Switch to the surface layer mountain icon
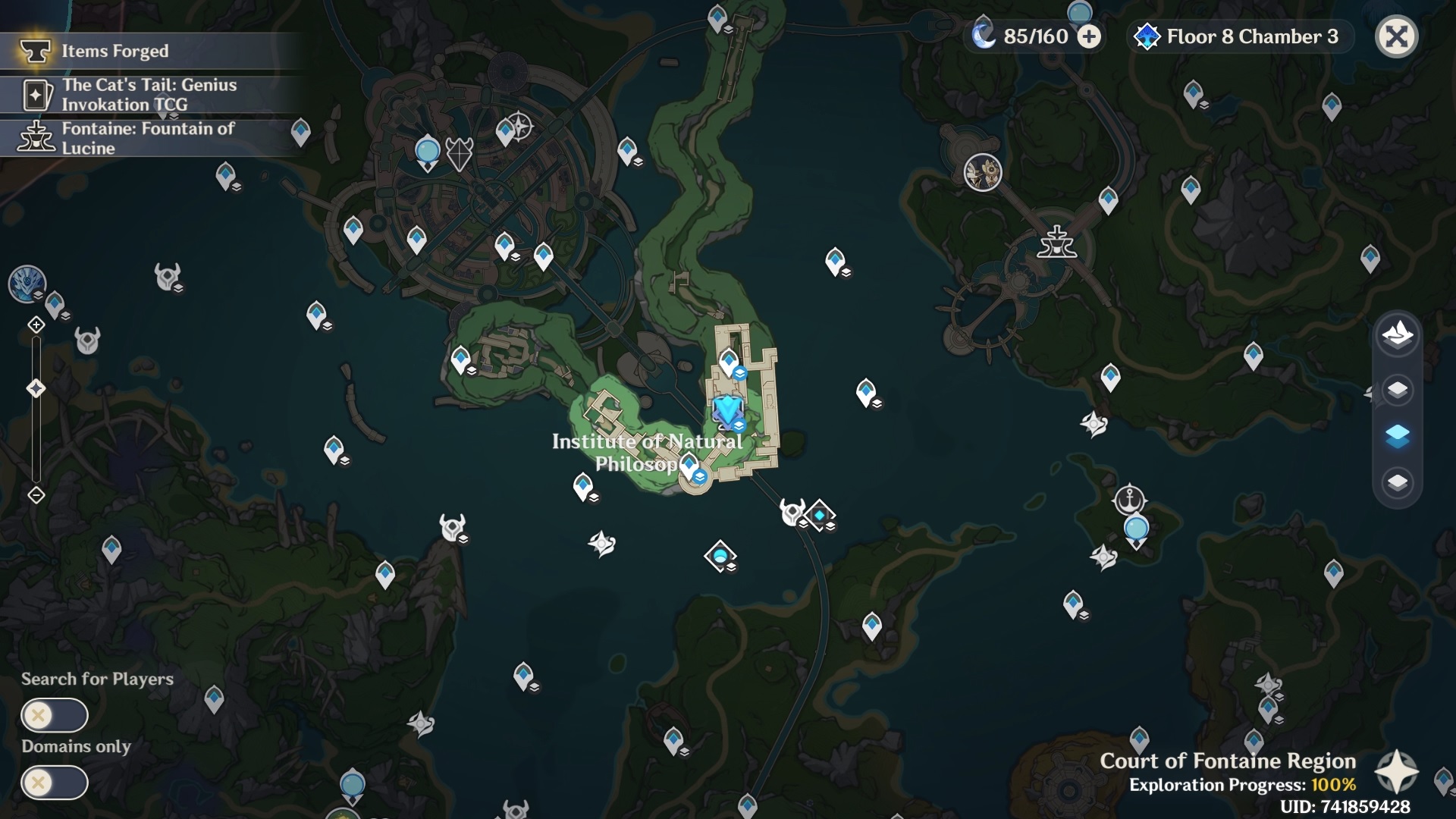1456x819 pixels. coord(1397,334)
